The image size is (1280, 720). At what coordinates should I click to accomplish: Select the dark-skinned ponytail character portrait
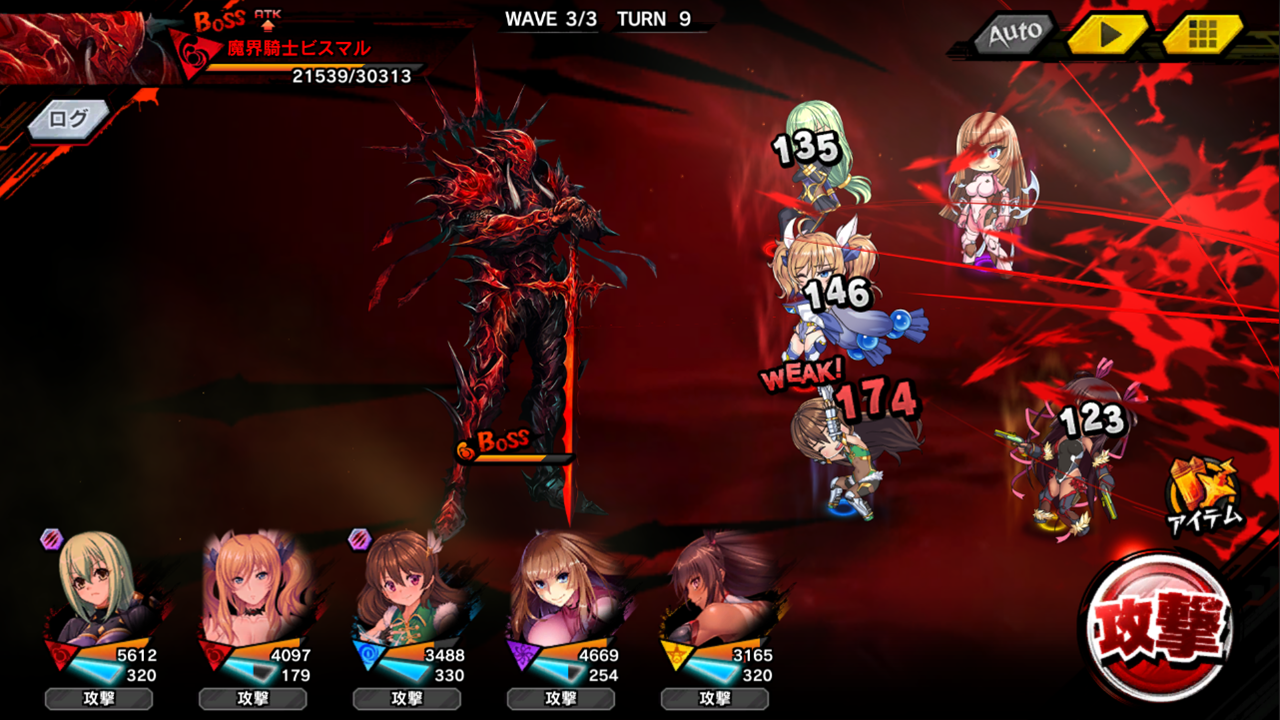(714, 588)
